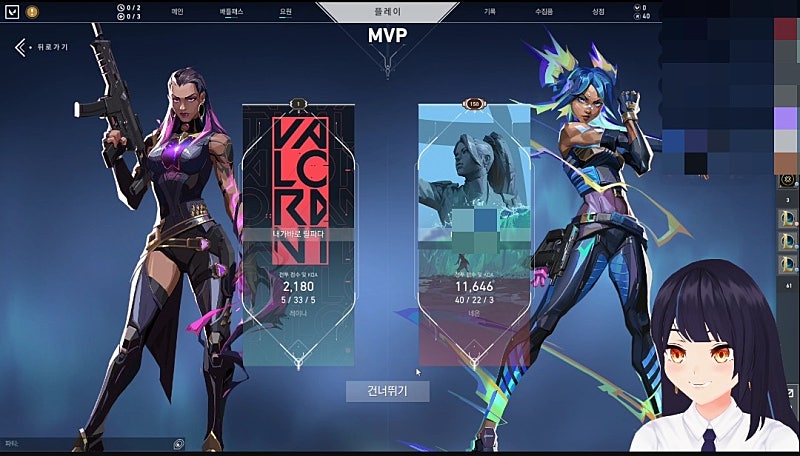The height and width of the screenshot is (456, 800).
Task: Click the Valorant logo menu button
Action: click(x=11, y=12)
